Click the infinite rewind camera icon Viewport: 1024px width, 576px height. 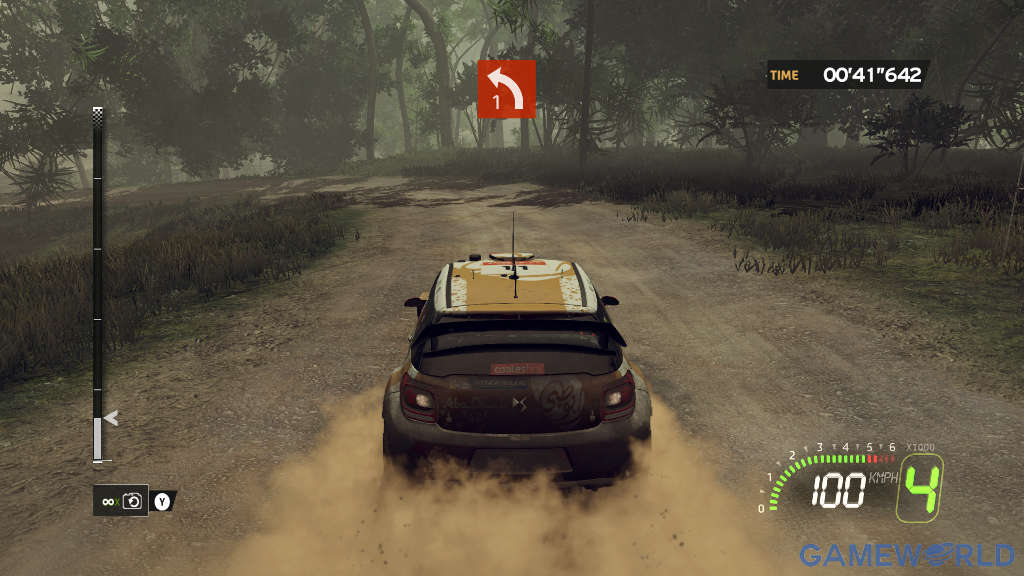[x=132, y=500]
